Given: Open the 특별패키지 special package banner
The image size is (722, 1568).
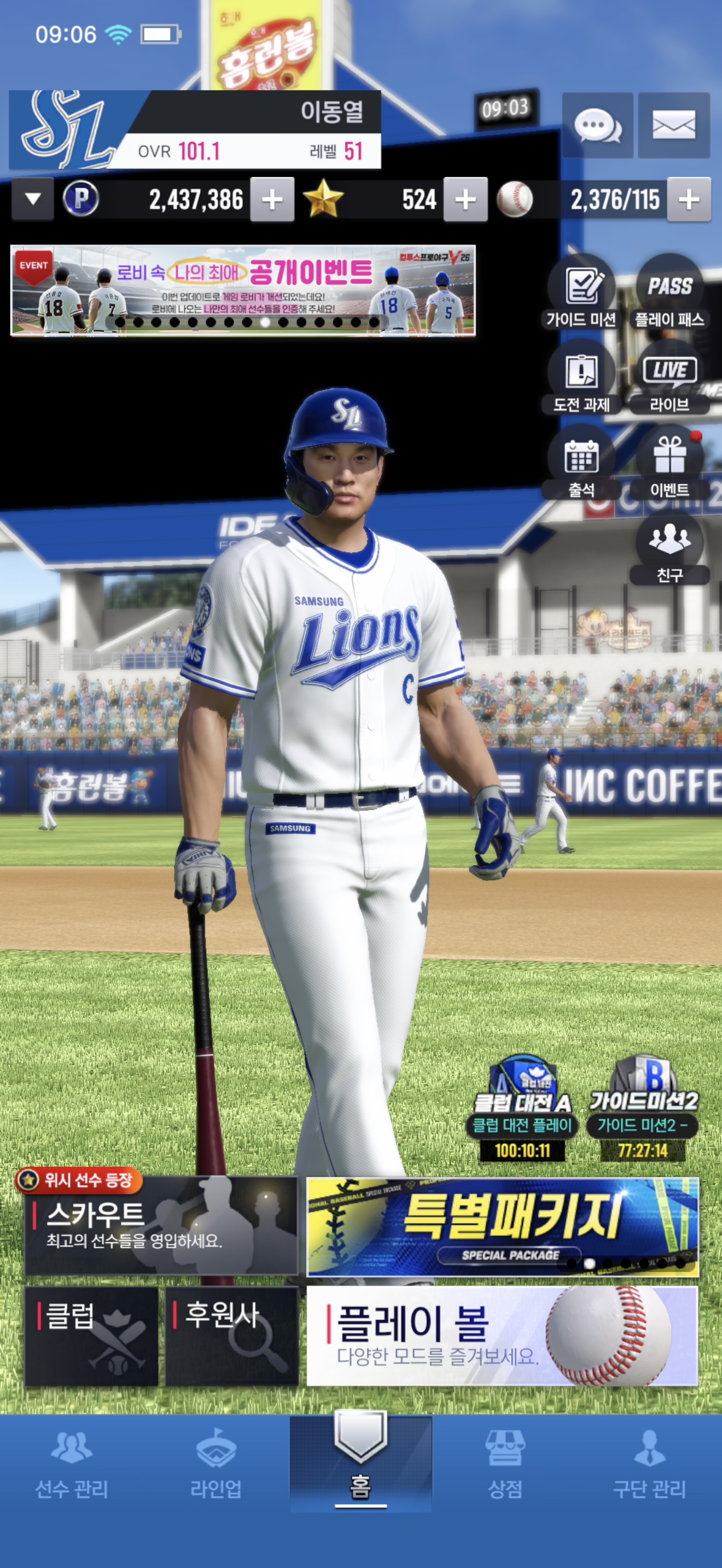Looking at the screenshot, I should pyautogui.click(x=502, y=1227).
